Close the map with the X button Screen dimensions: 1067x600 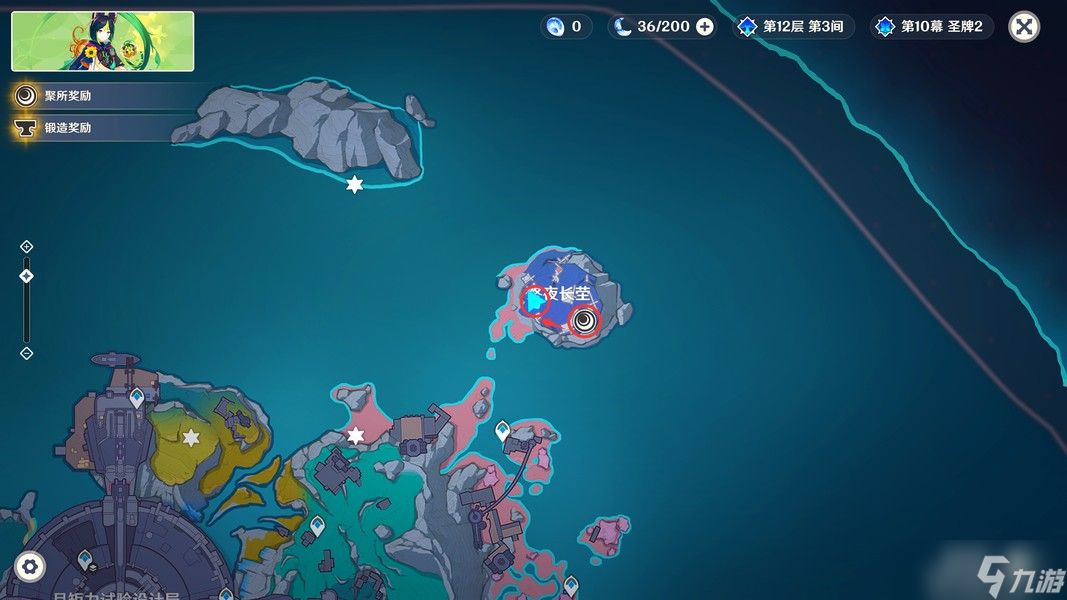point(1023,26)
